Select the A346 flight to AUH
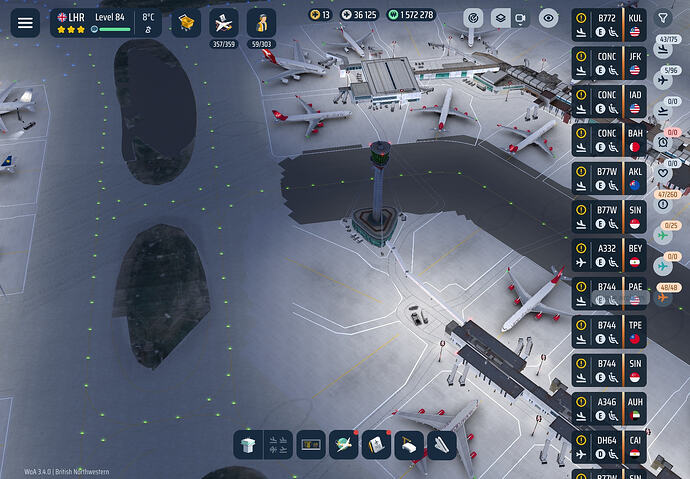Viewport: 690px width, 479px height. click(608, 409)
